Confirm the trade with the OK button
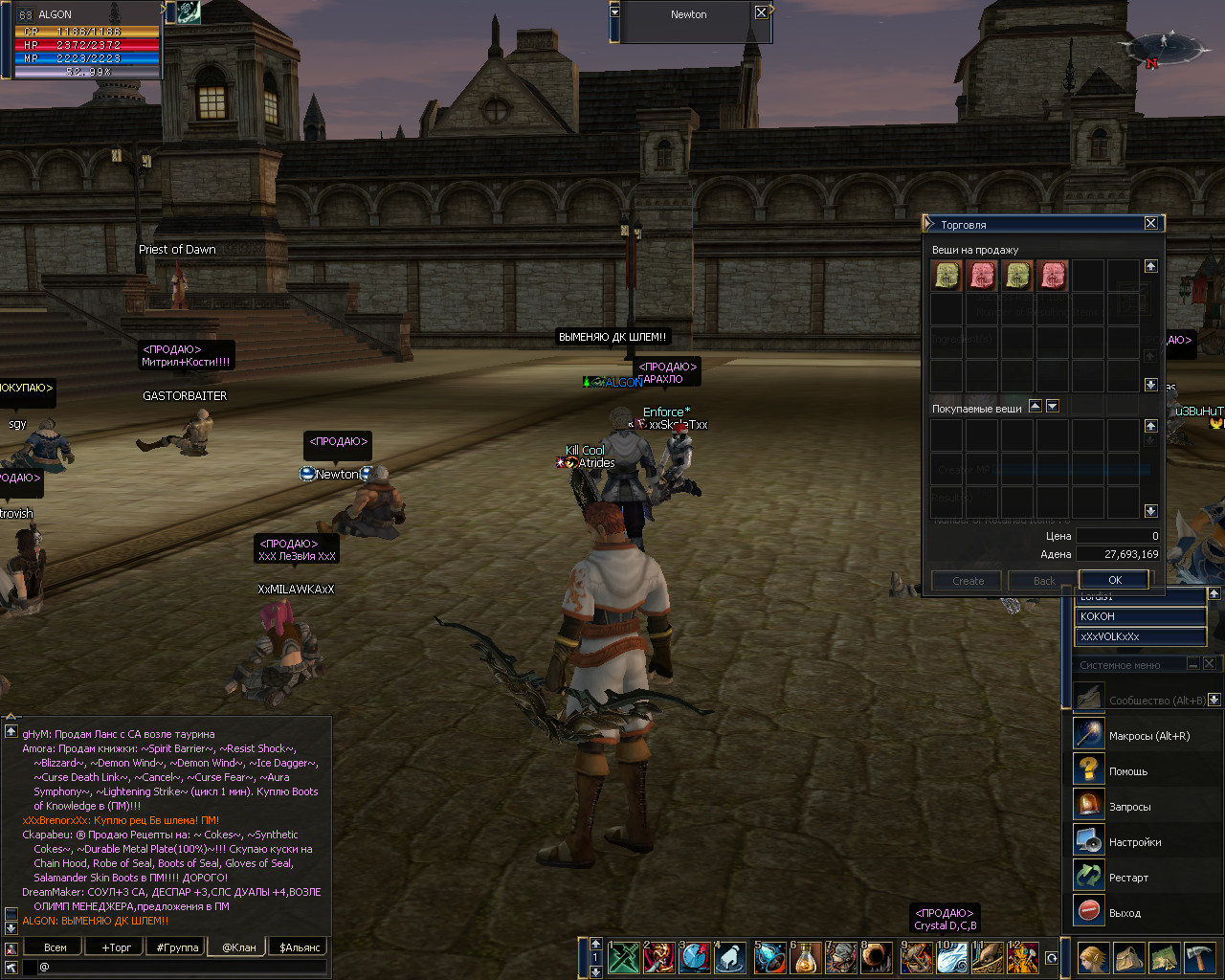 tap(1114, 580)
